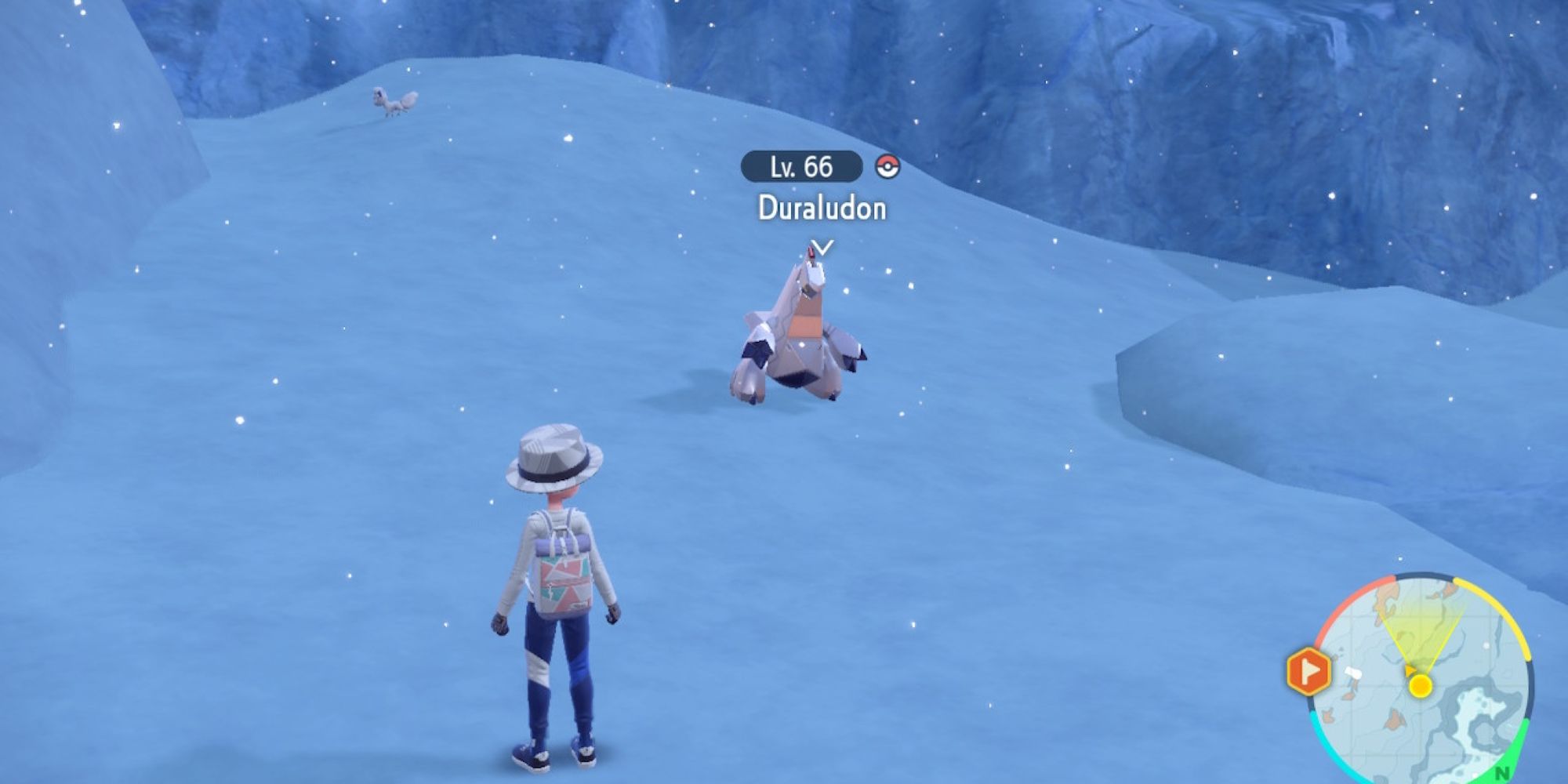This screenshot has height=784, width=1568.
Task: Expand the chevron above Duraludon
Action: (821, 245)
